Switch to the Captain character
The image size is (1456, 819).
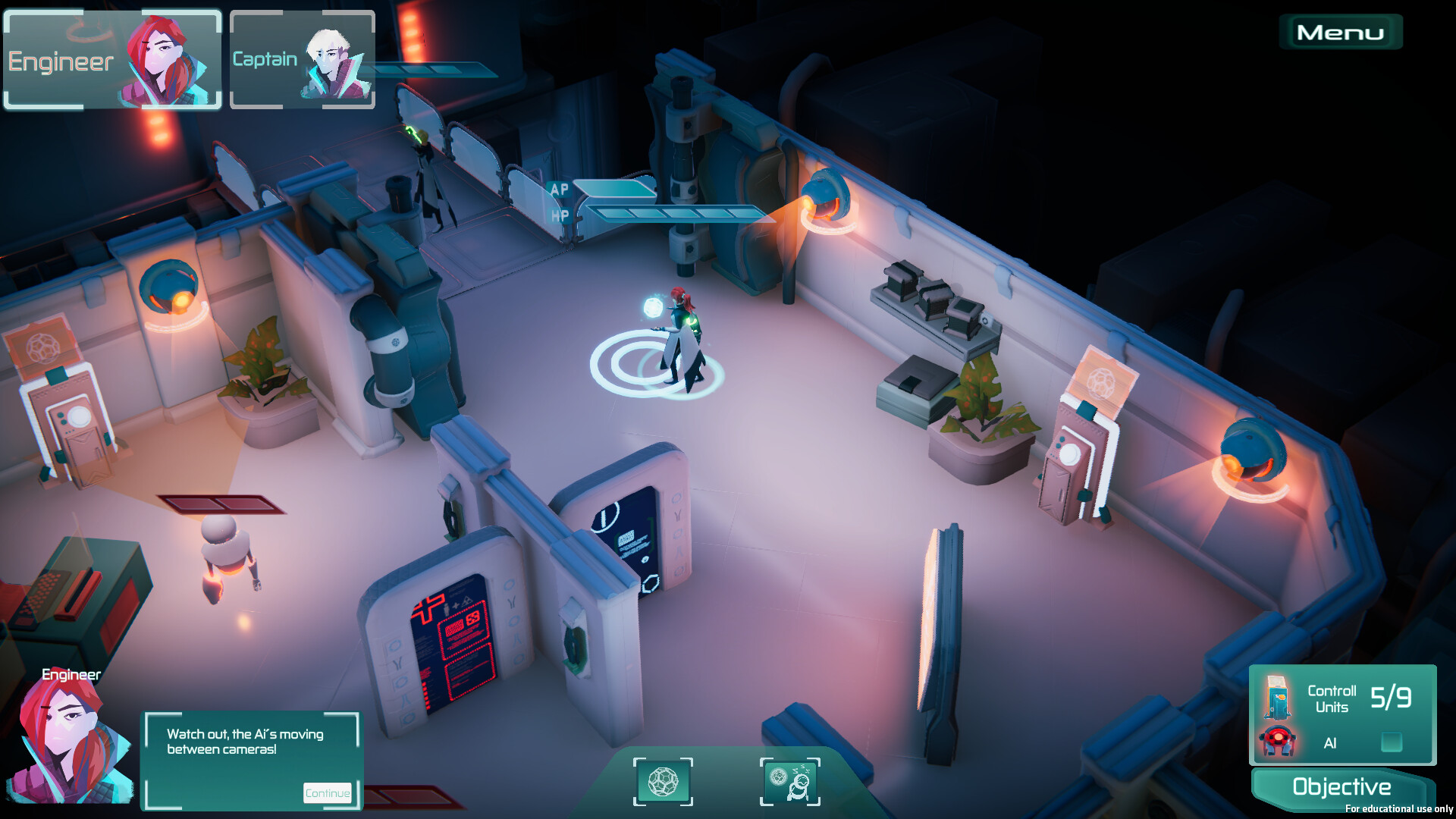[302, 60]
